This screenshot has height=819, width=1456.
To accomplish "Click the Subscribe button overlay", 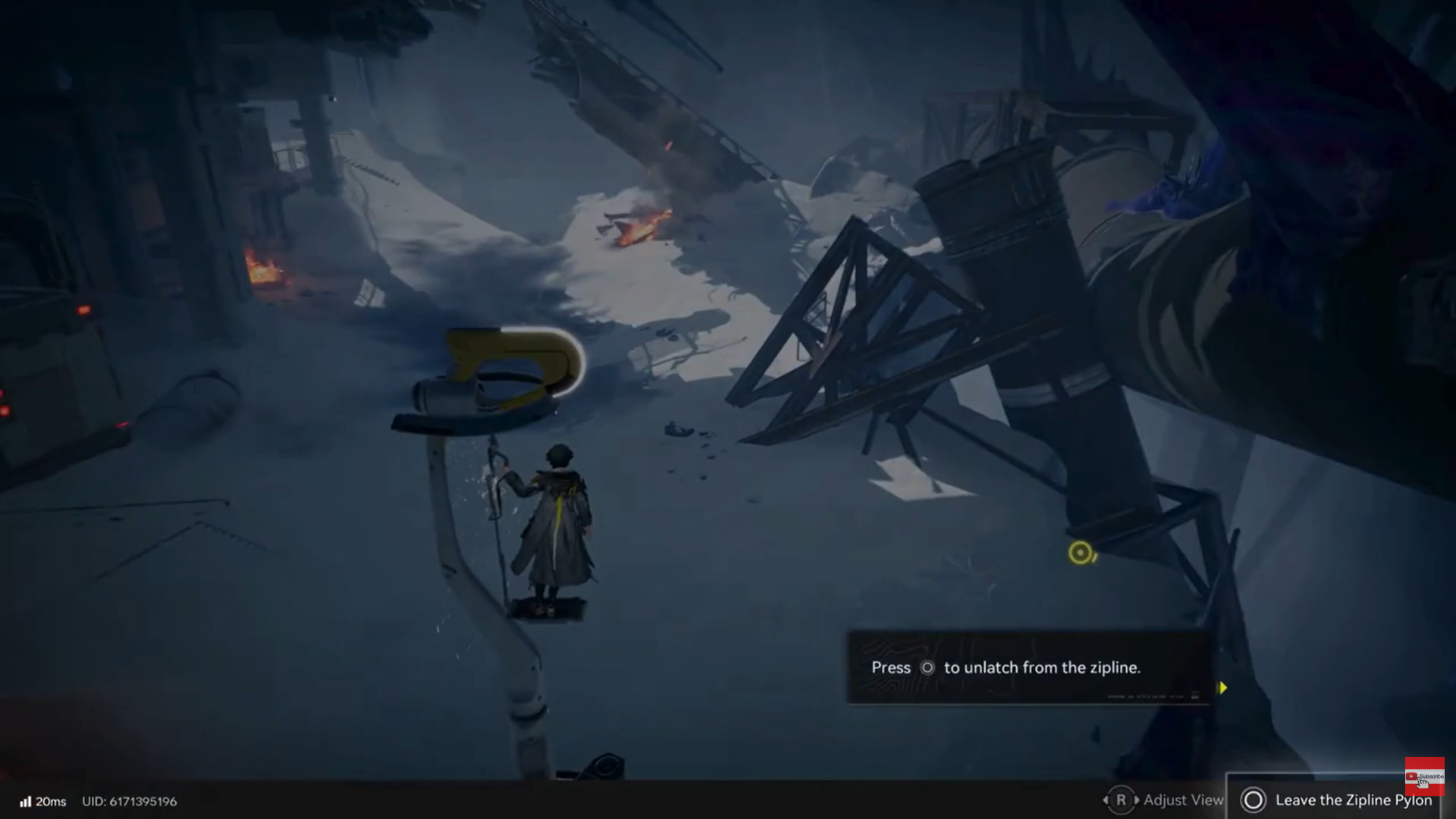I will 1426,777.
